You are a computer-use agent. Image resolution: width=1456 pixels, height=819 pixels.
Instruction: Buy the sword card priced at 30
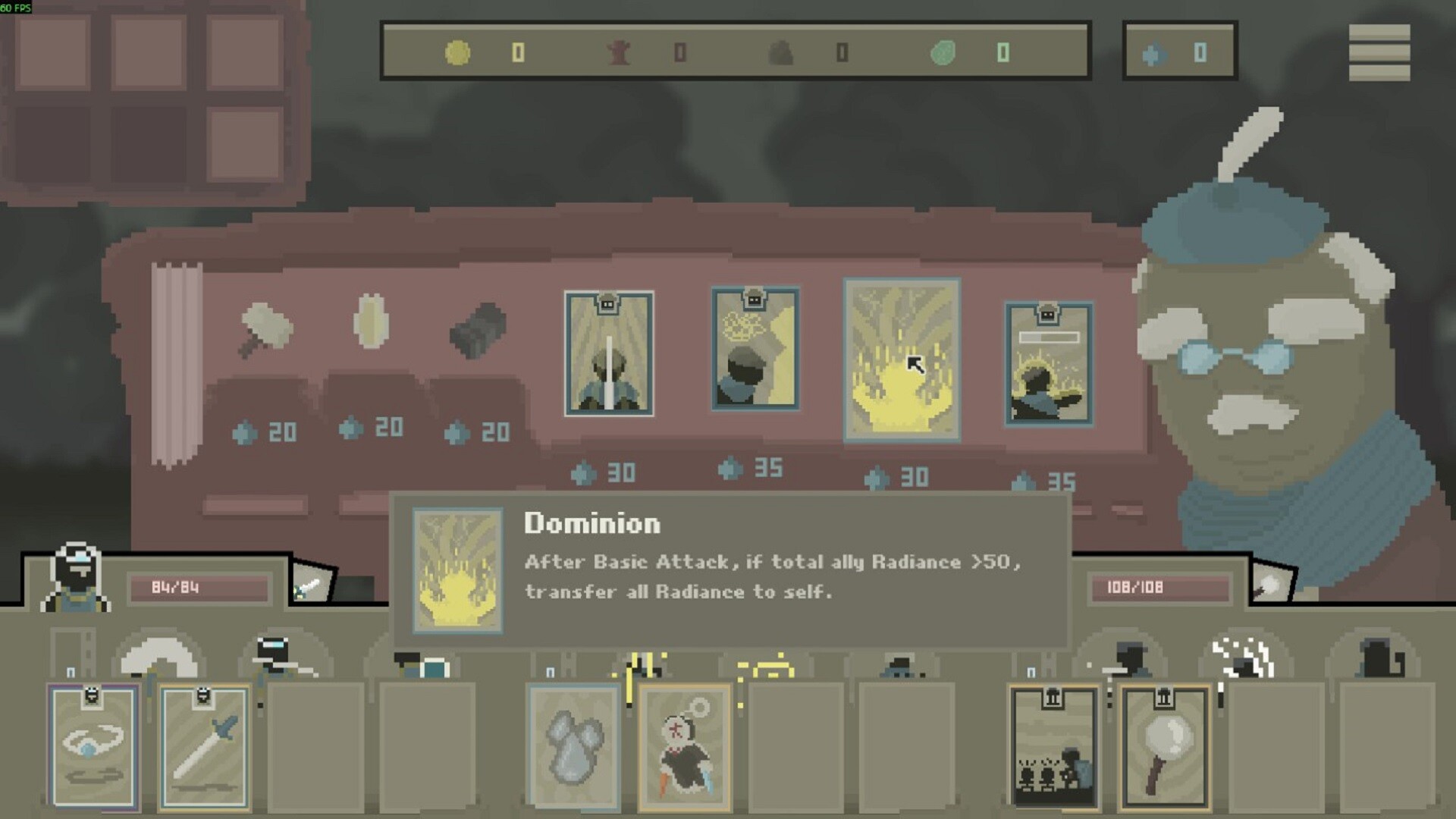pyautogui.click(x=608, y=350)
